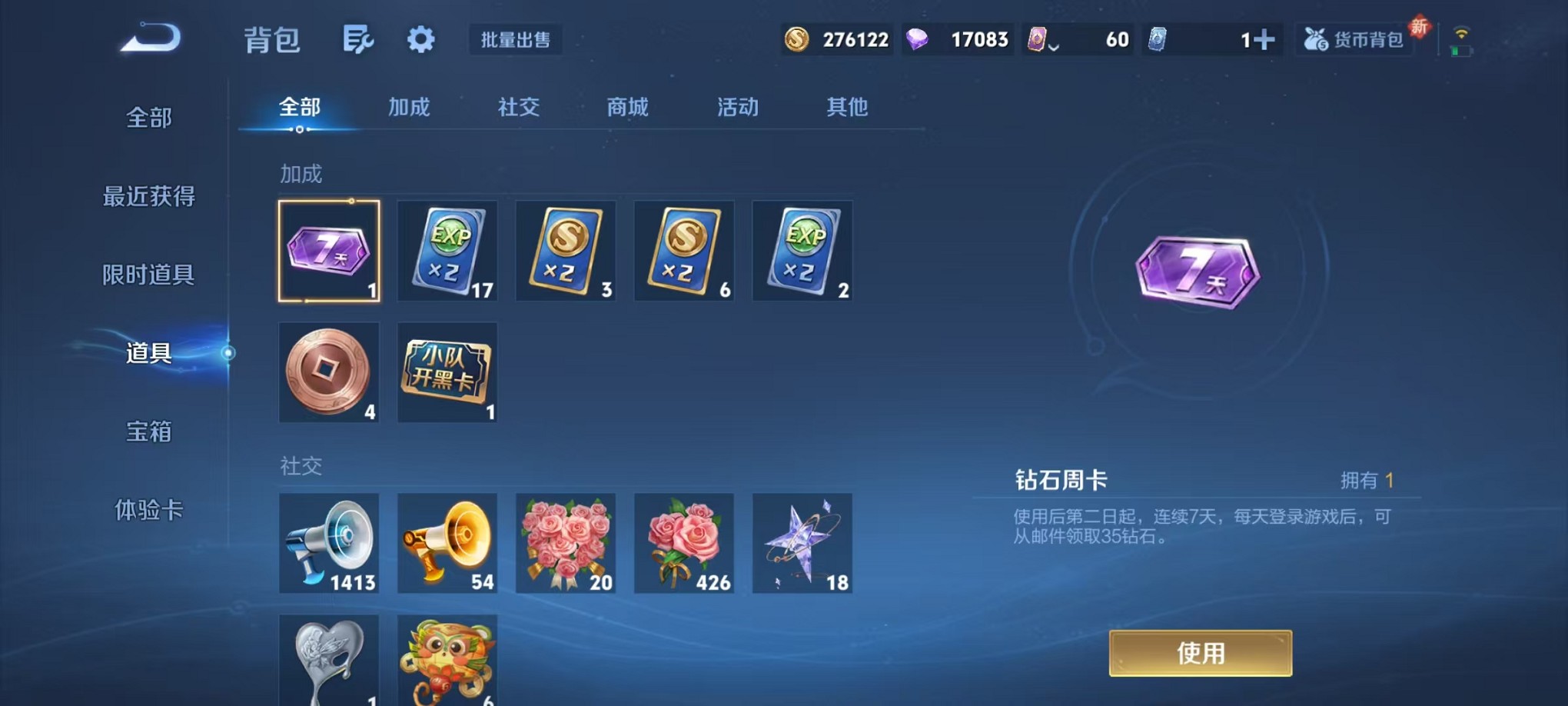Select the EXP x2 boost card with count 17
Image resolution: width=1568 pixels, height=706 pixels.
447,251
